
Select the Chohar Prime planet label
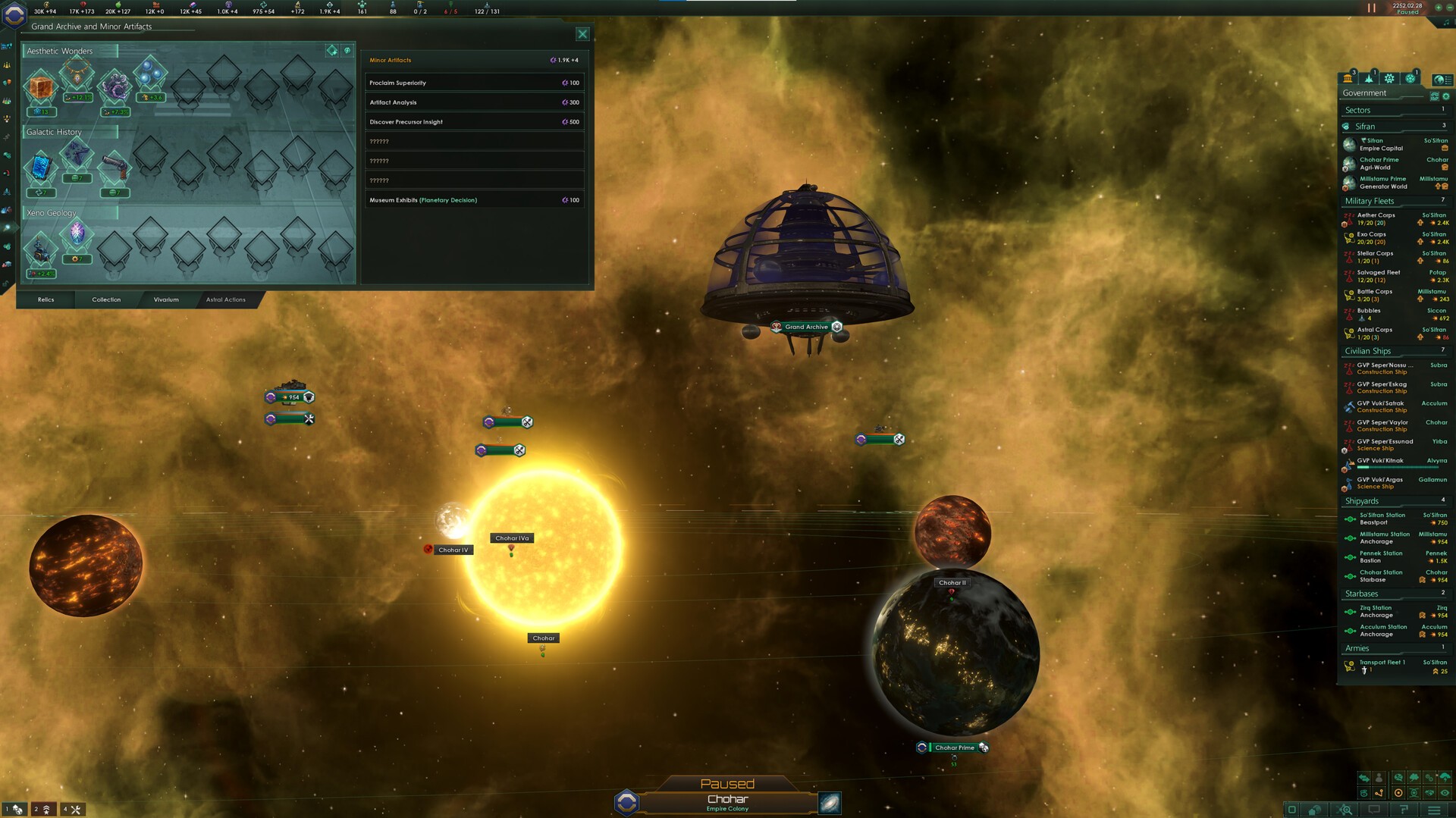pyautogui.click(x=954, y=747)
